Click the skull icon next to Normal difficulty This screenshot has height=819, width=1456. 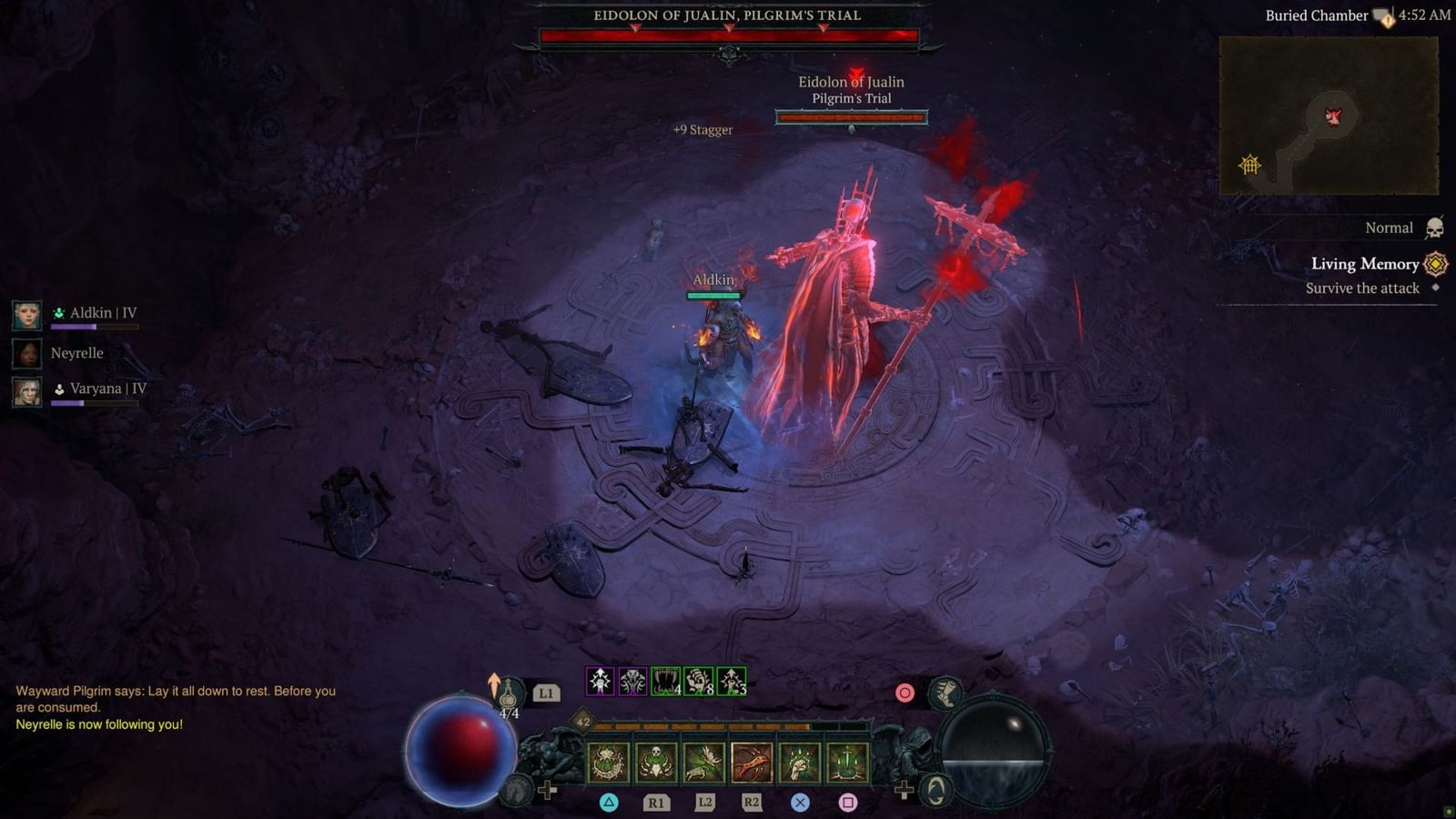(x=1434, y=227)
